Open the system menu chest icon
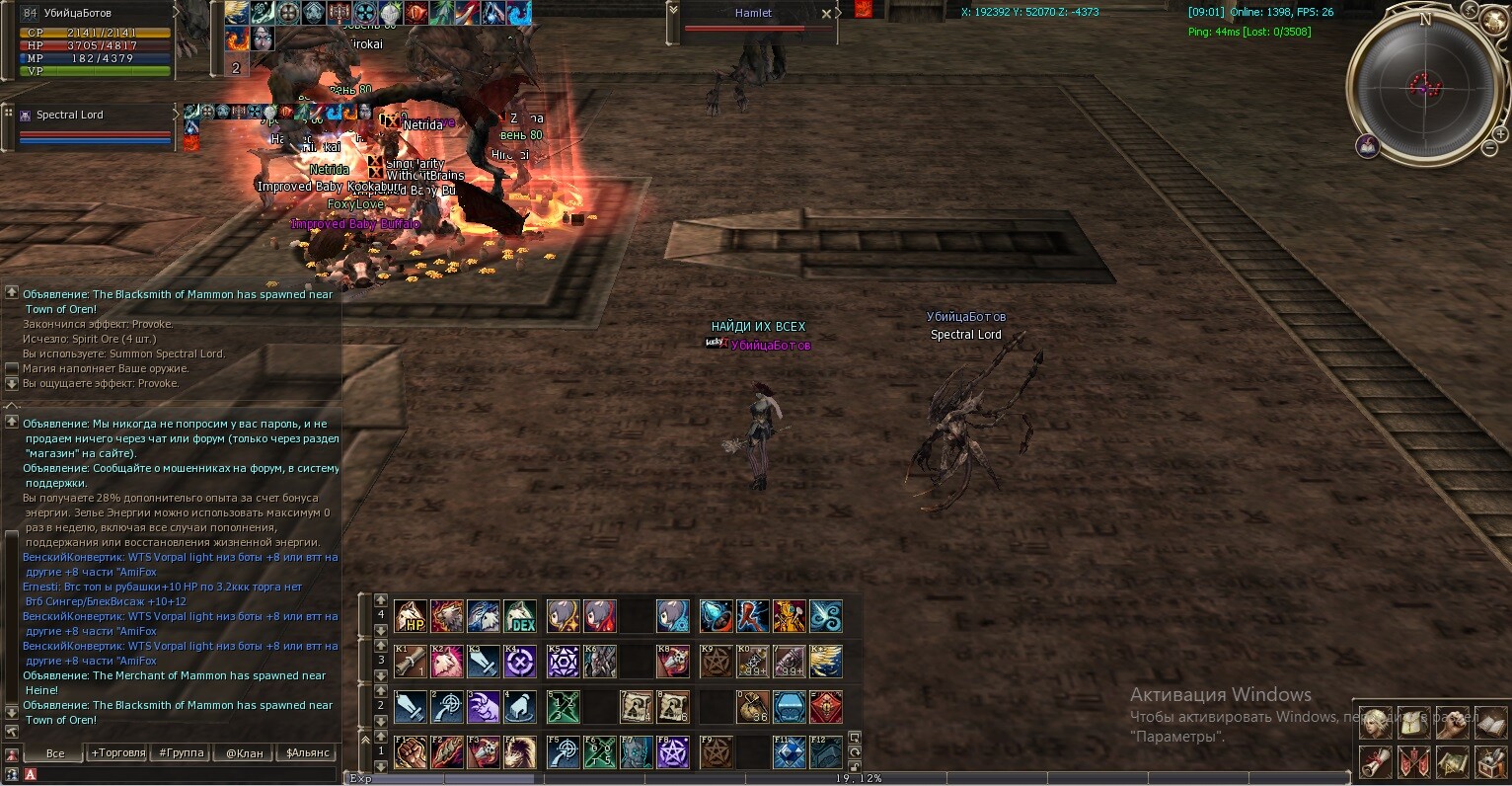Image resolution: width=1512 pixels, height=786 pixels. click(x=1489, y=761)
